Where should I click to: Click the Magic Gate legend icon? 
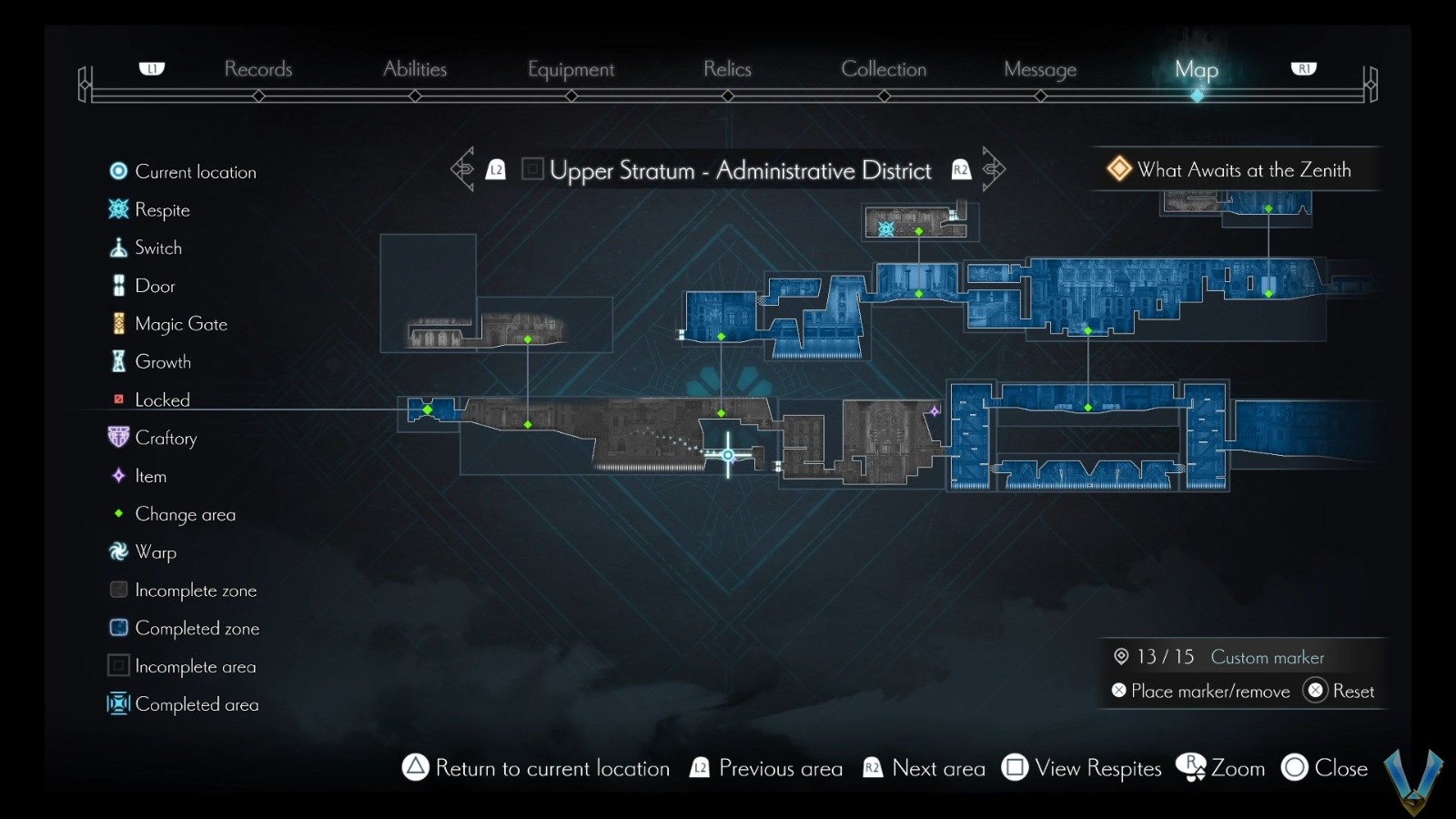pyautogui.click(x=117, y=323)
